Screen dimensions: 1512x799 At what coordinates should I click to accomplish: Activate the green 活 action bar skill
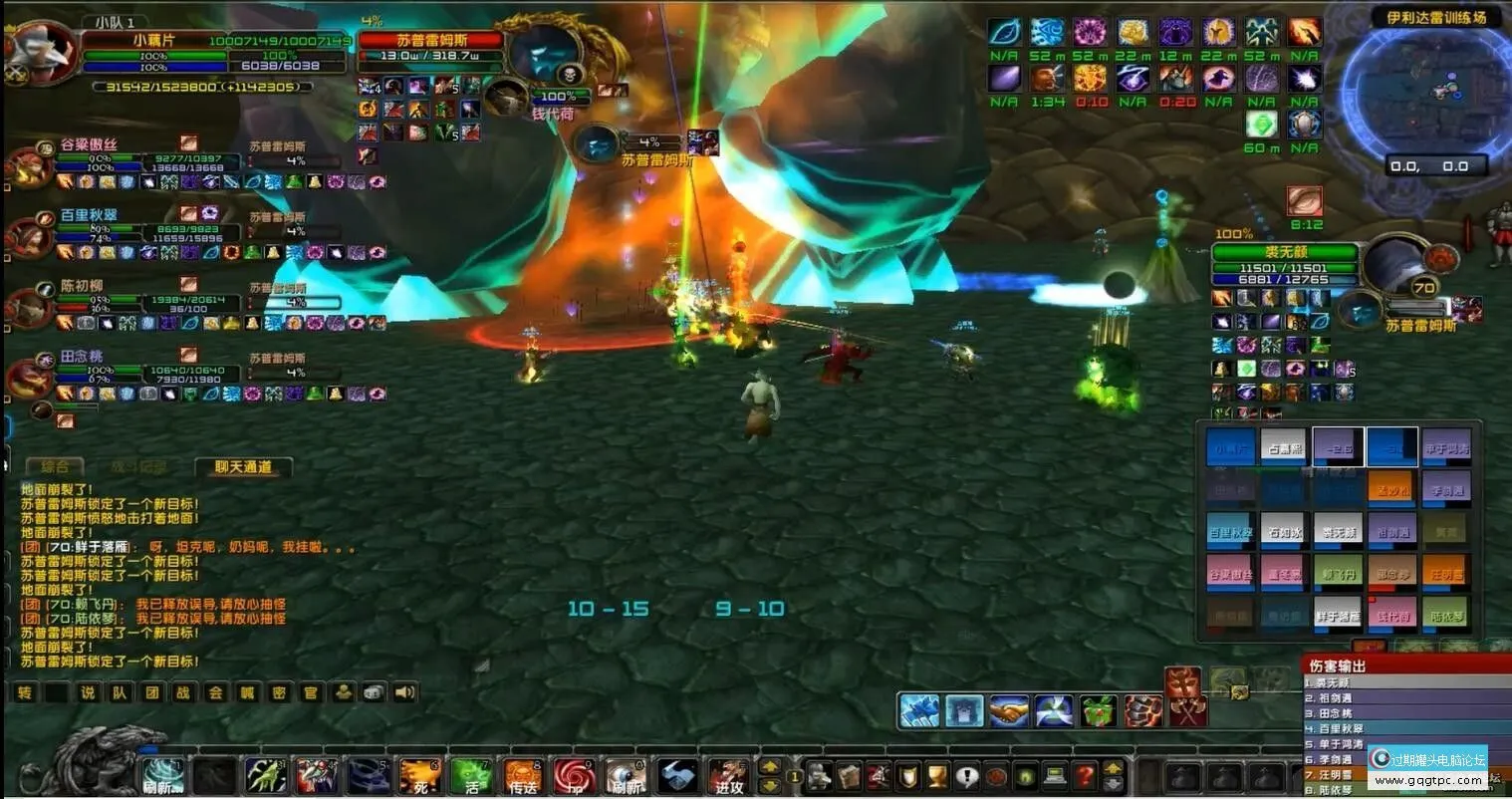tap(471, 776)
